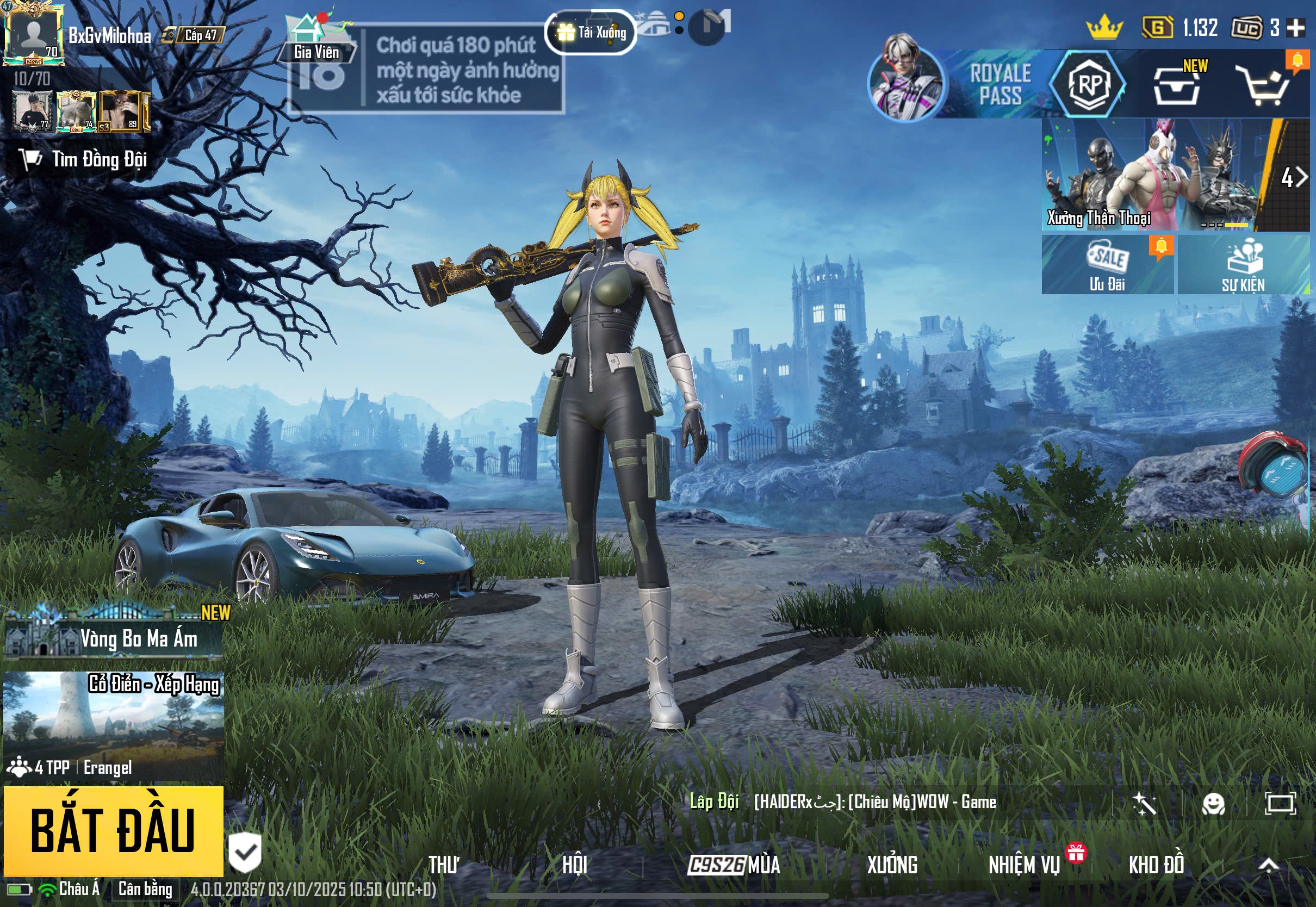Open the shopping cart shop

point(1267,86)
